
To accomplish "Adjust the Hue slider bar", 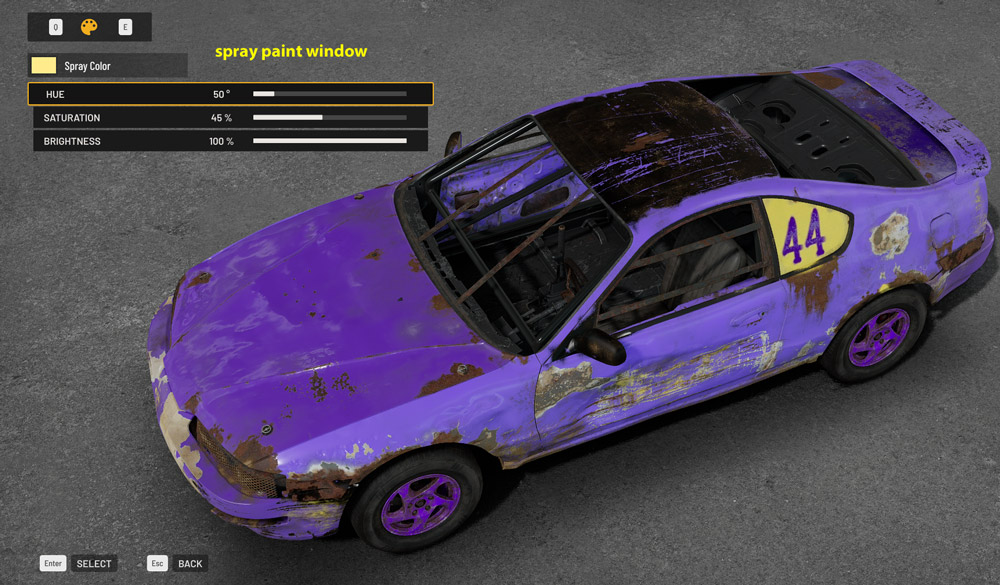I will click(329, 94).
